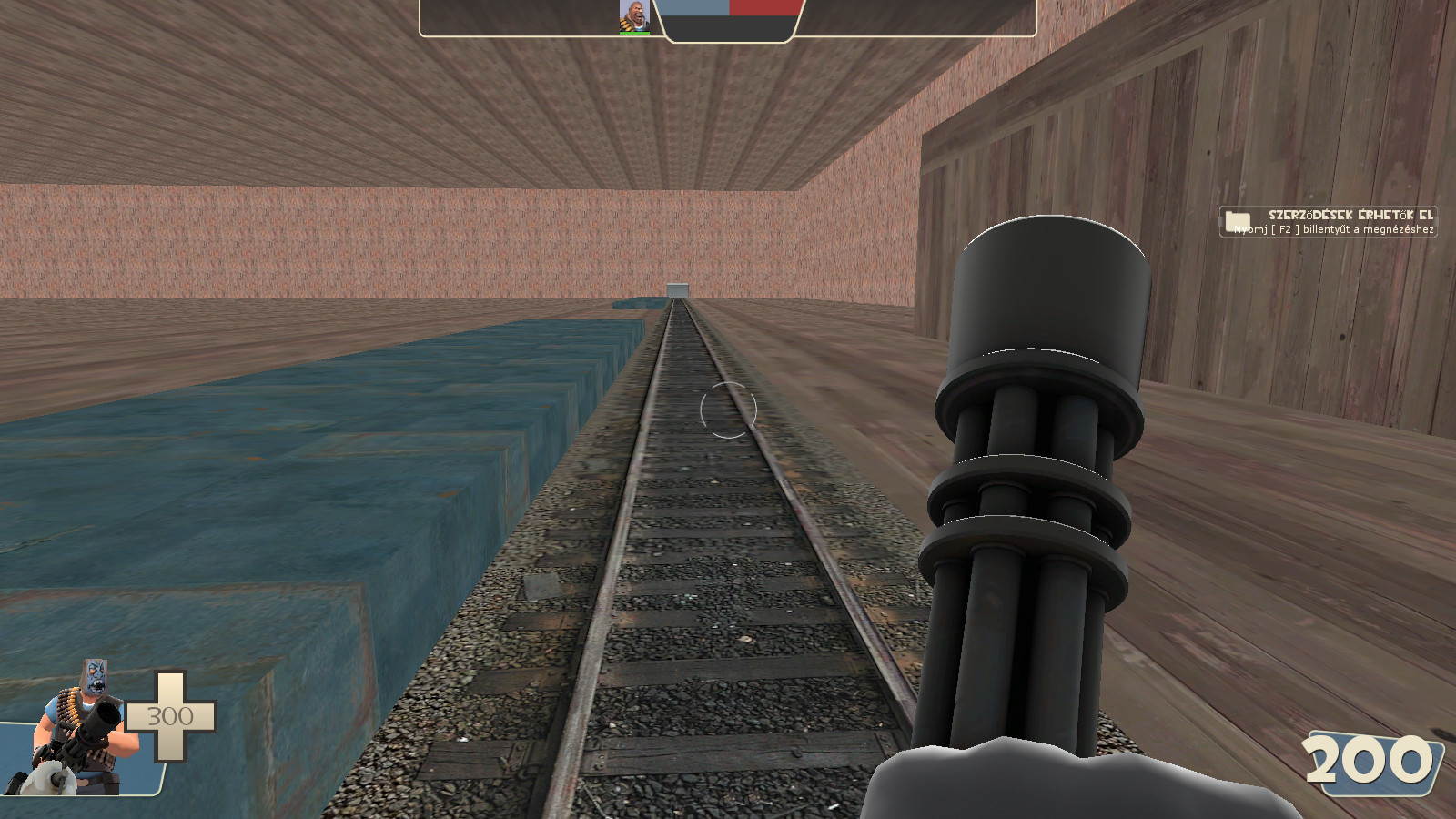
Task: Click the distant doorway at the tunnel end
Action: (x=678, y=289)
